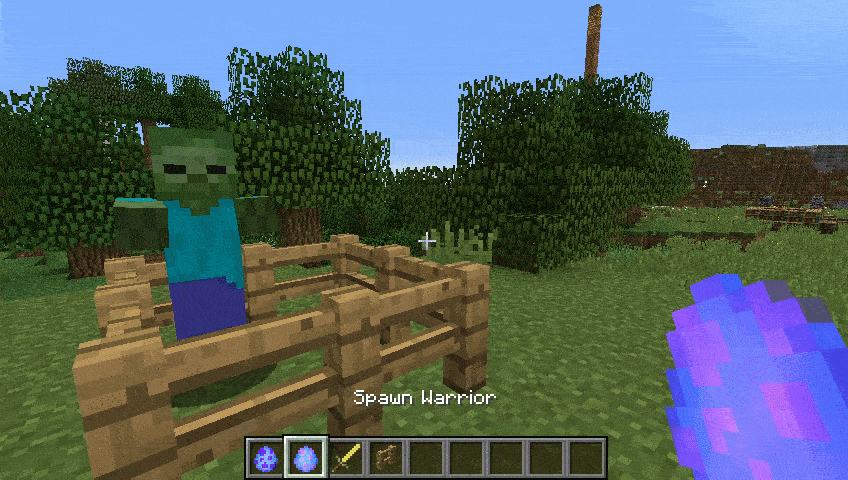Select the golden sword hotbar slot
Screen dimensions: 848x480
(345, 458)
